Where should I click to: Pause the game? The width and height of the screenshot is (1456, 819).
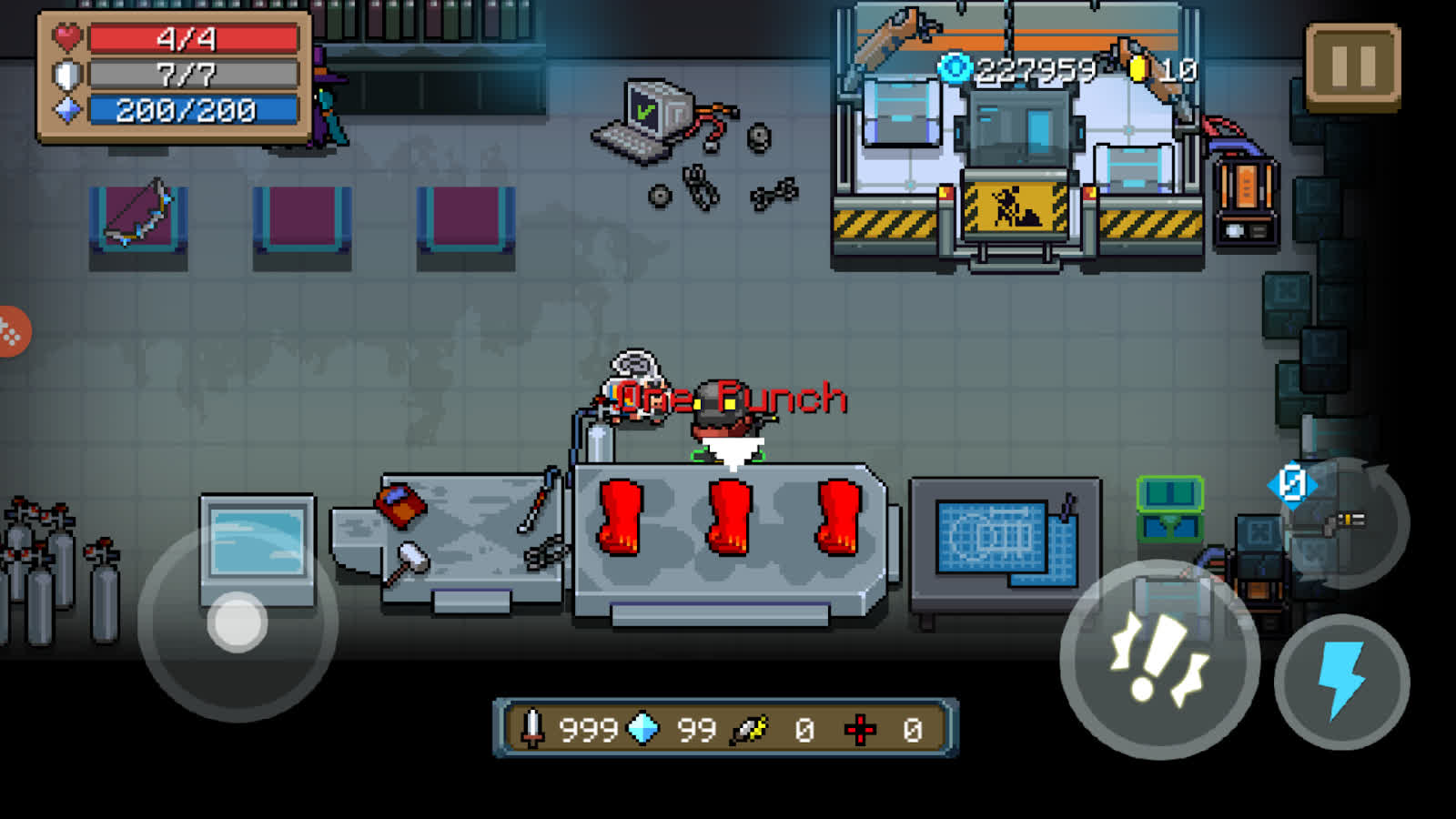coord(1352,66)
